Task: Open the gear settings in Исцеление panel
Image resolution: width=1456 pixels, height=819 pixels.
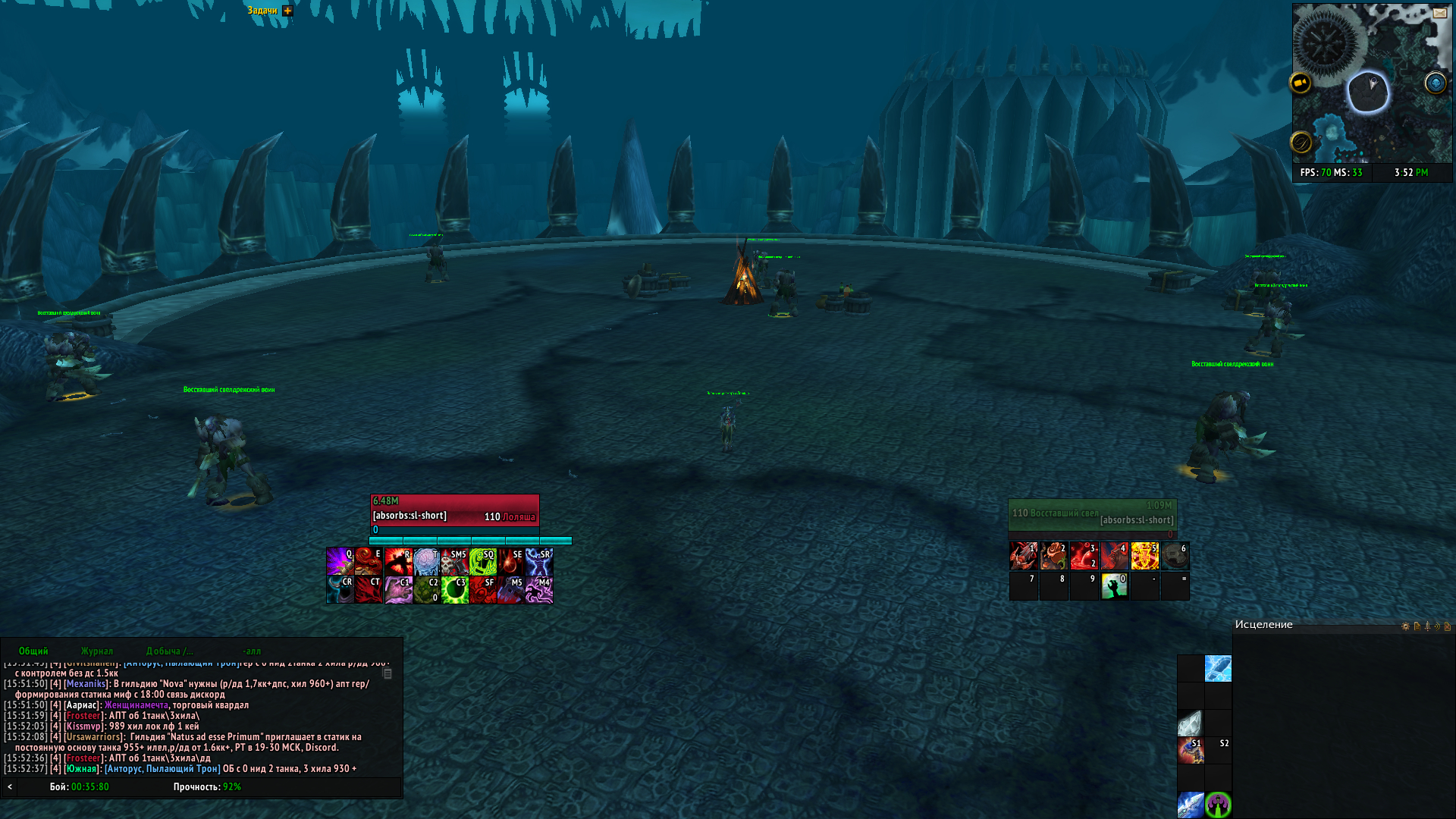Action: [1405, 626]
